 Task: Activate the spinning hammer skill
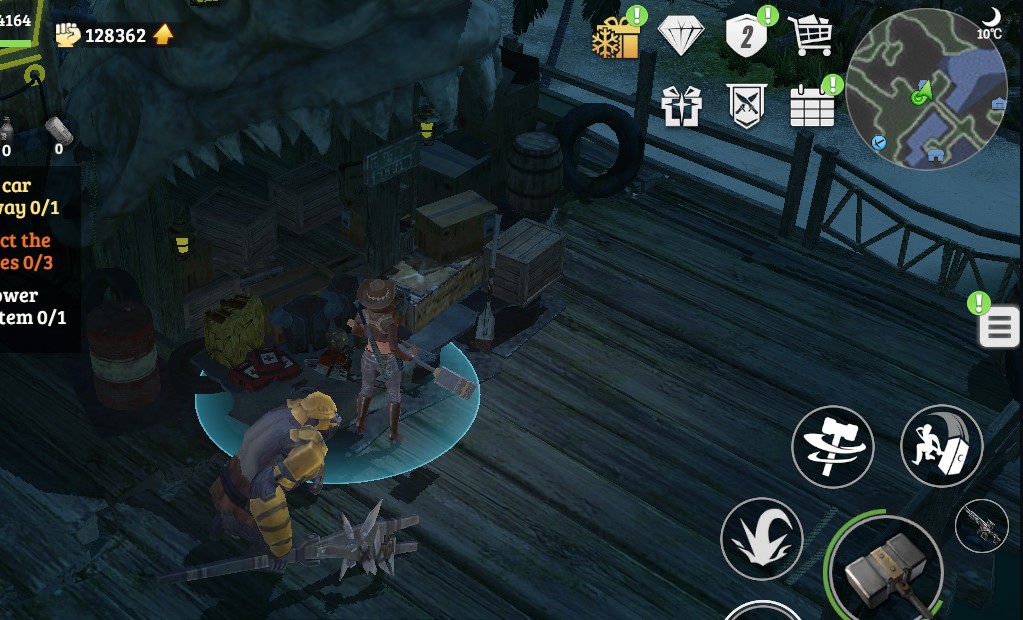(832, 447)
